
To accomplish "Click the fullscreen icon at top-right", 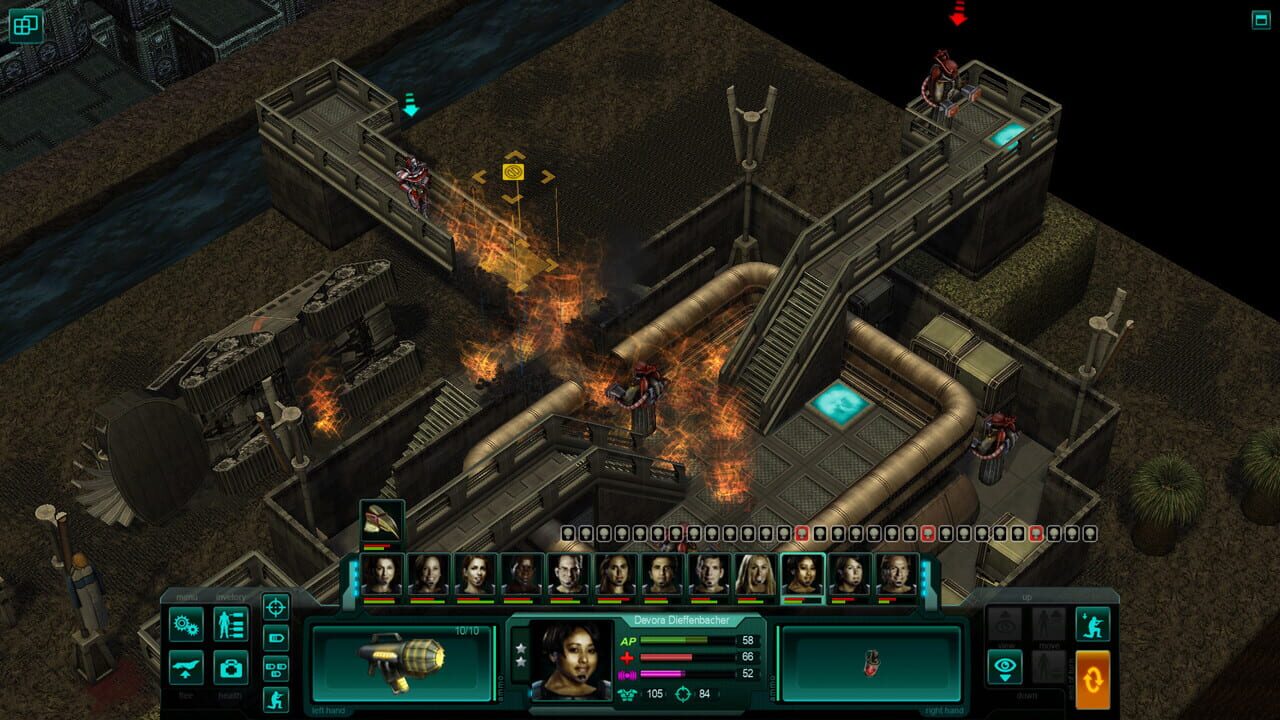I will tap(1262, 17).
